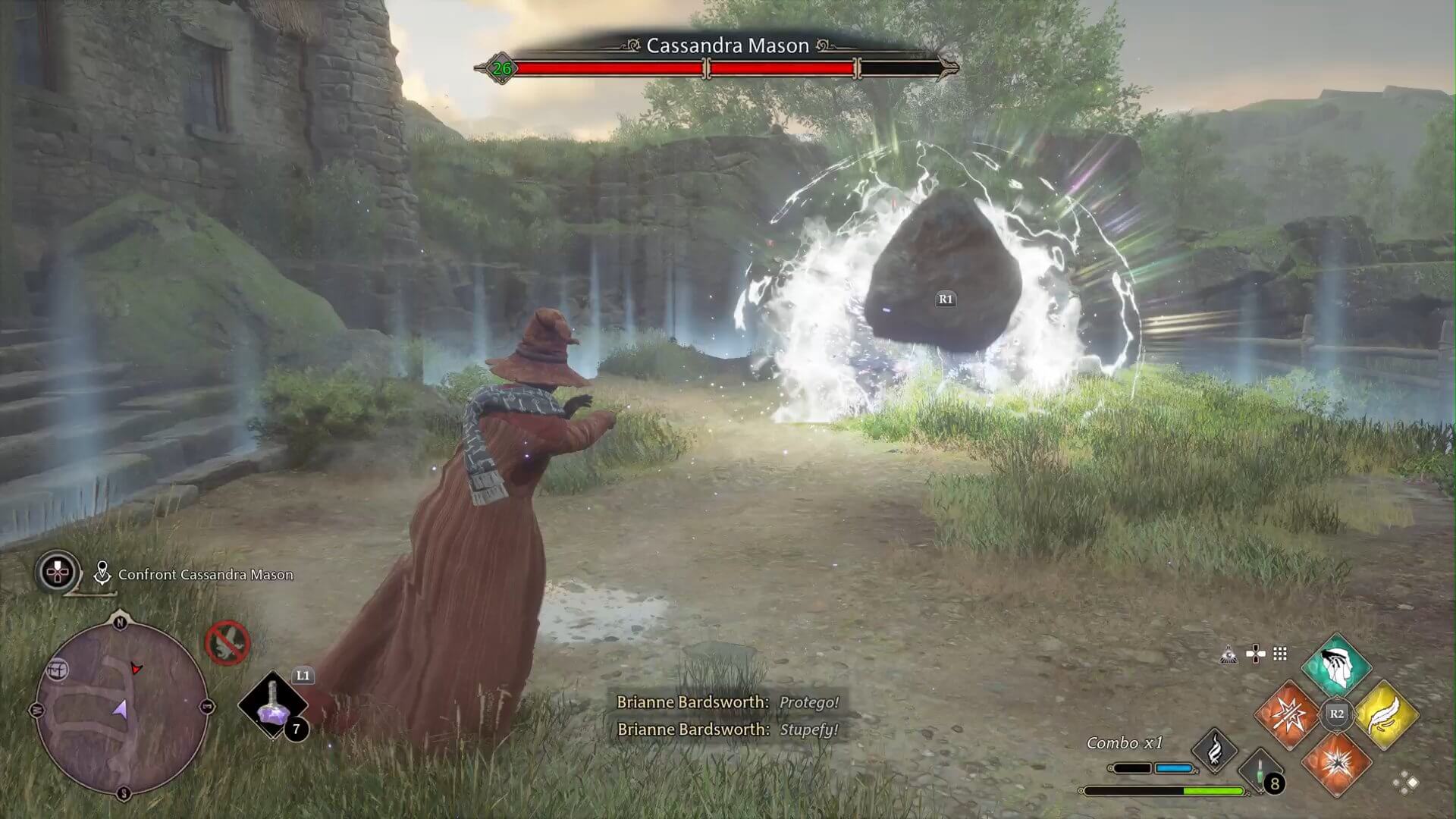Click the ancient magic eye emblem above the spells

1228,654
